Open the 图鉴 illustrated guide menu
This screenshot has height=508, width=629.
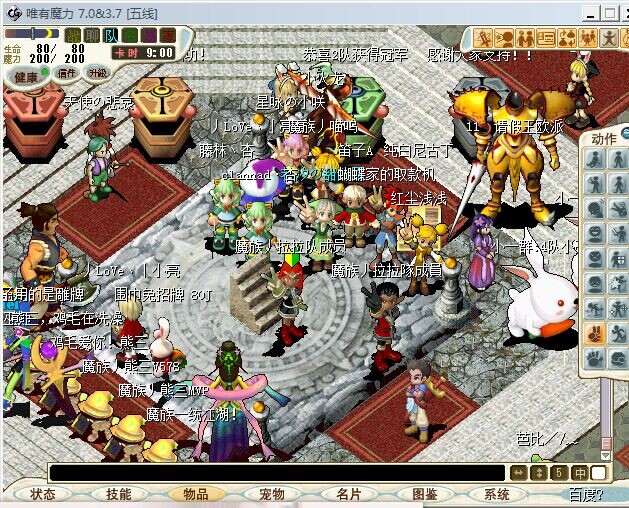click(x=425, y=494)
